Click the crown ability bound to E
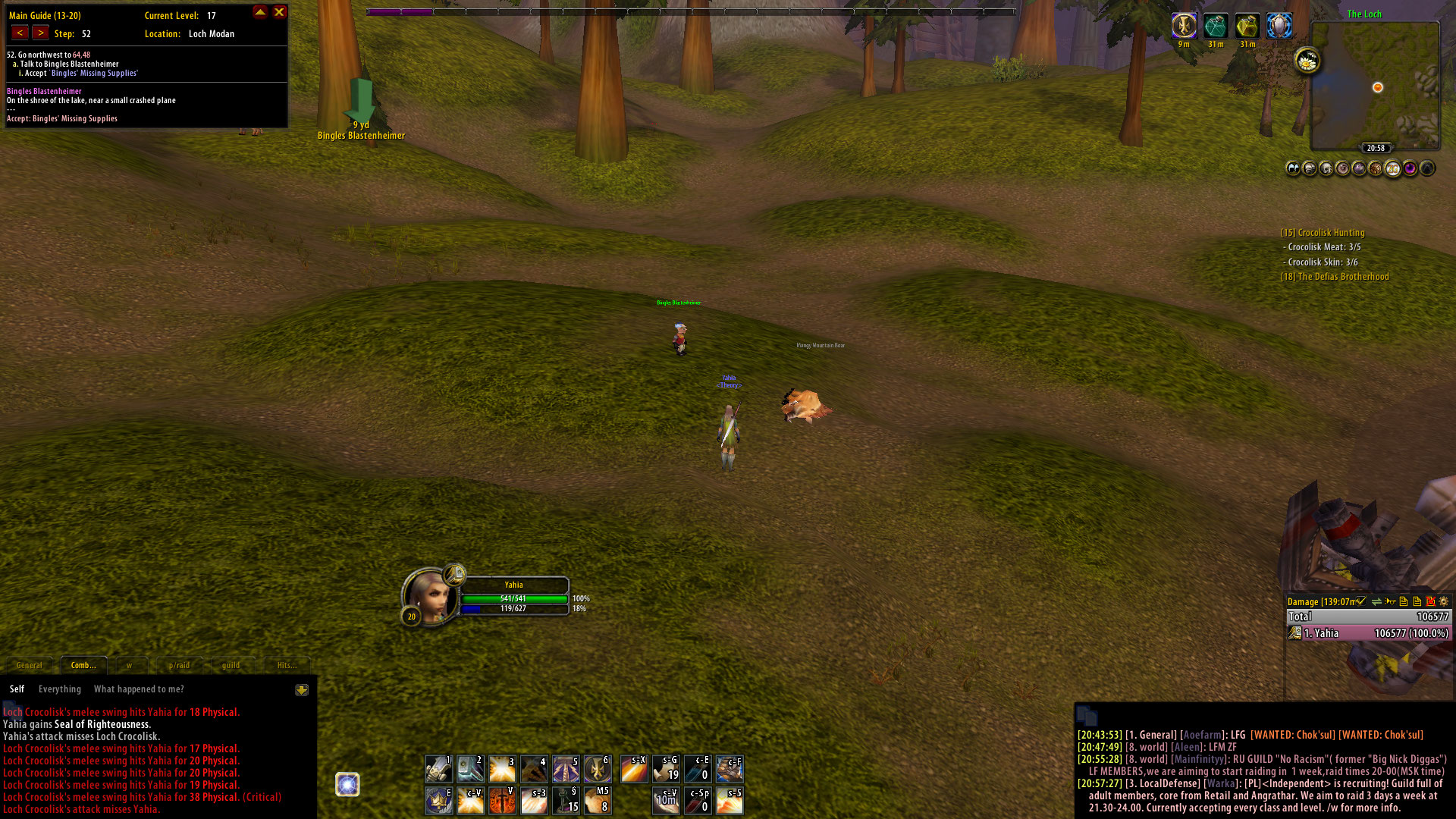 coord(438,801)
